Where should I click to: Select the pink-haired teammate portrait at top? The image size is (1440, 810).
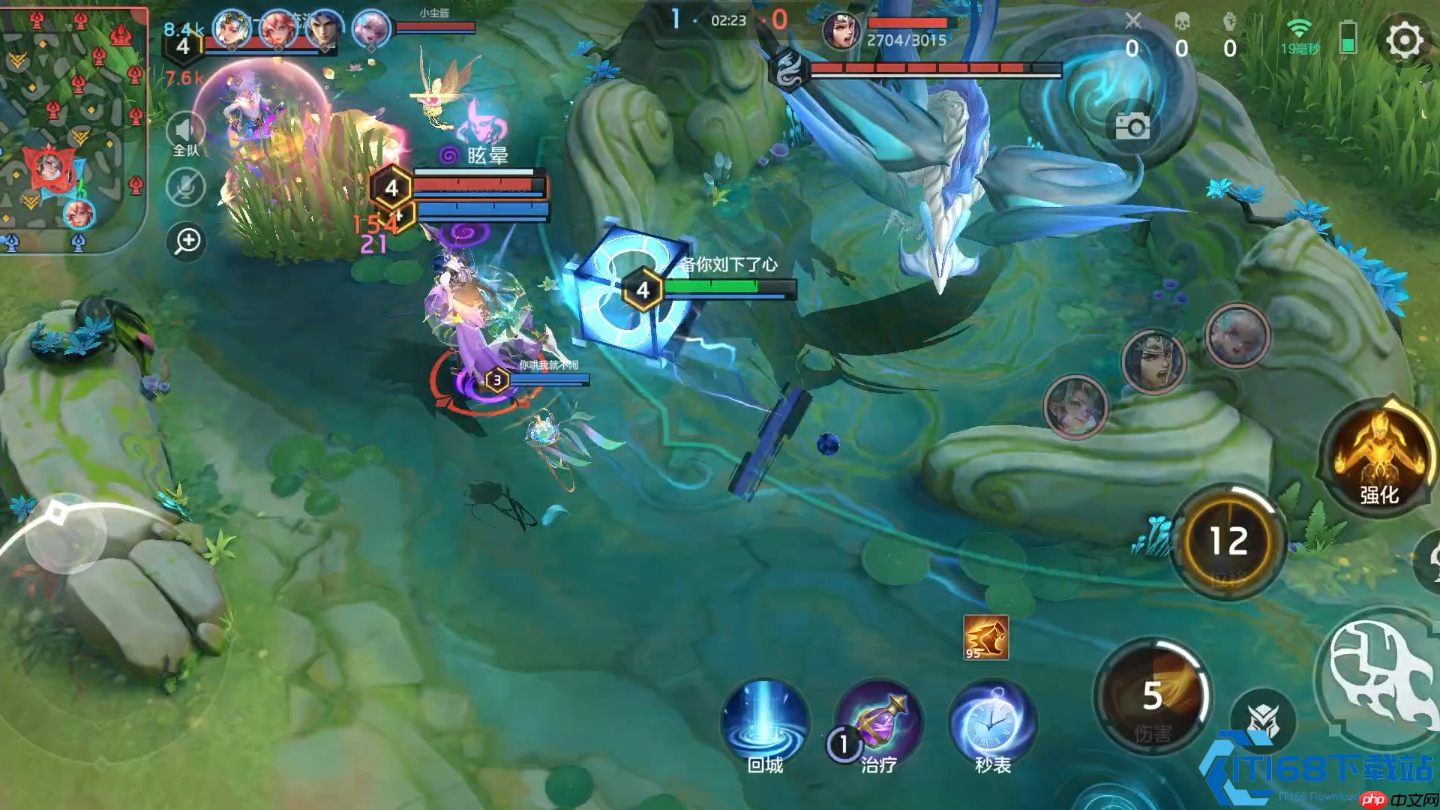tap(372, 29)
